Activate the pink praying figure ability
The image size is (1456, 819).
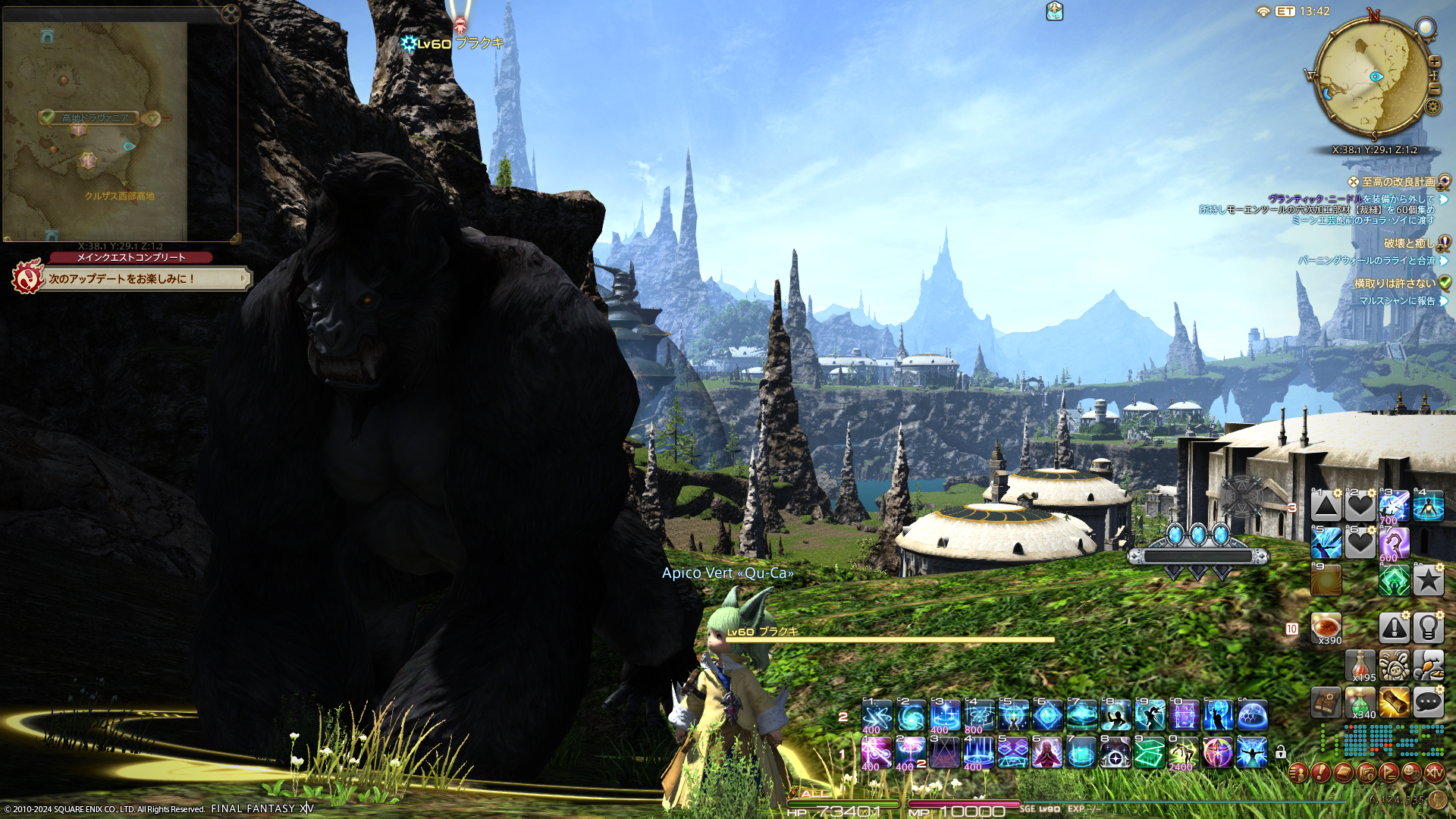pos(1046,753)
